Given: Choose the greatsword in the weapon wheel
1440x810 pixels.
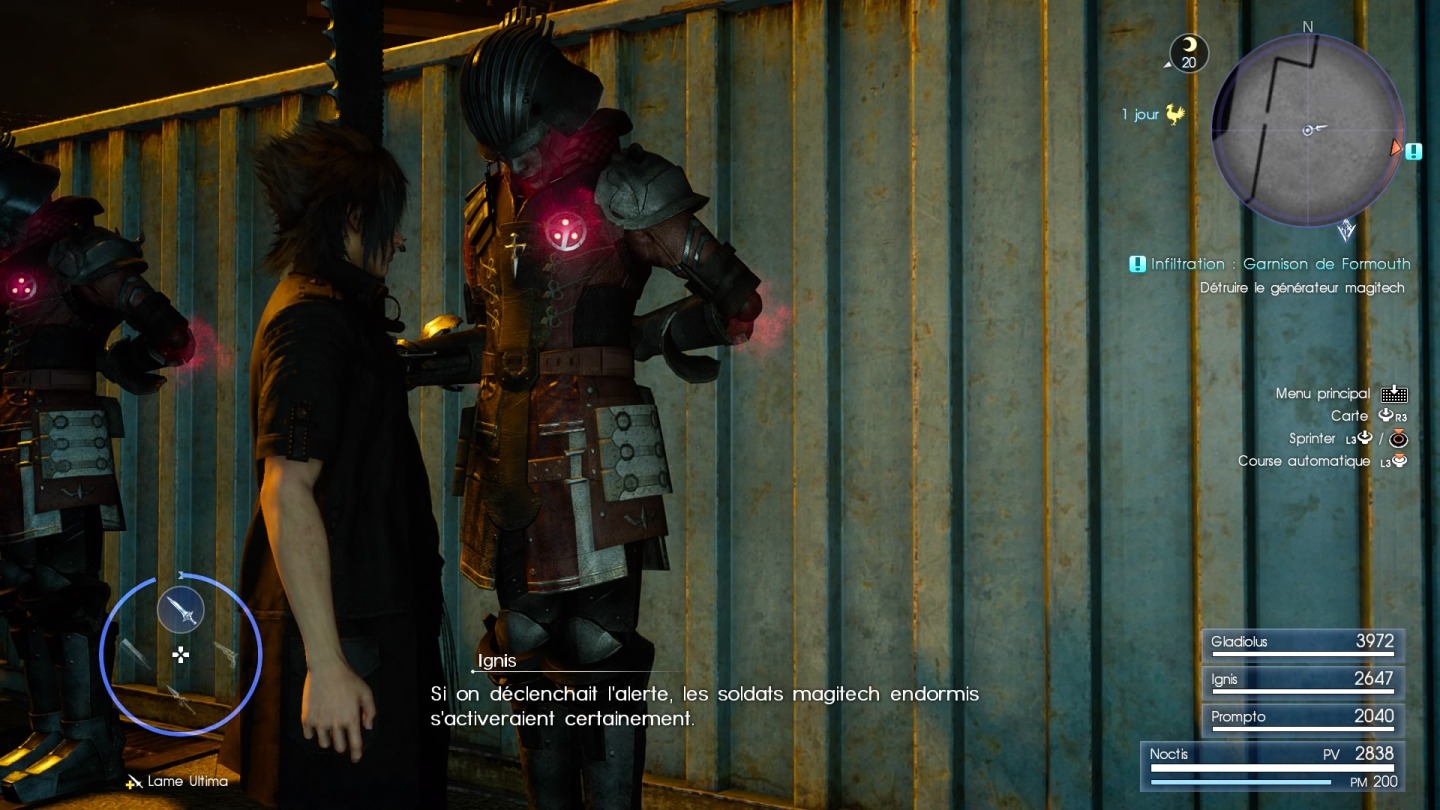Looking at the screenshot, I should (134, 655).
